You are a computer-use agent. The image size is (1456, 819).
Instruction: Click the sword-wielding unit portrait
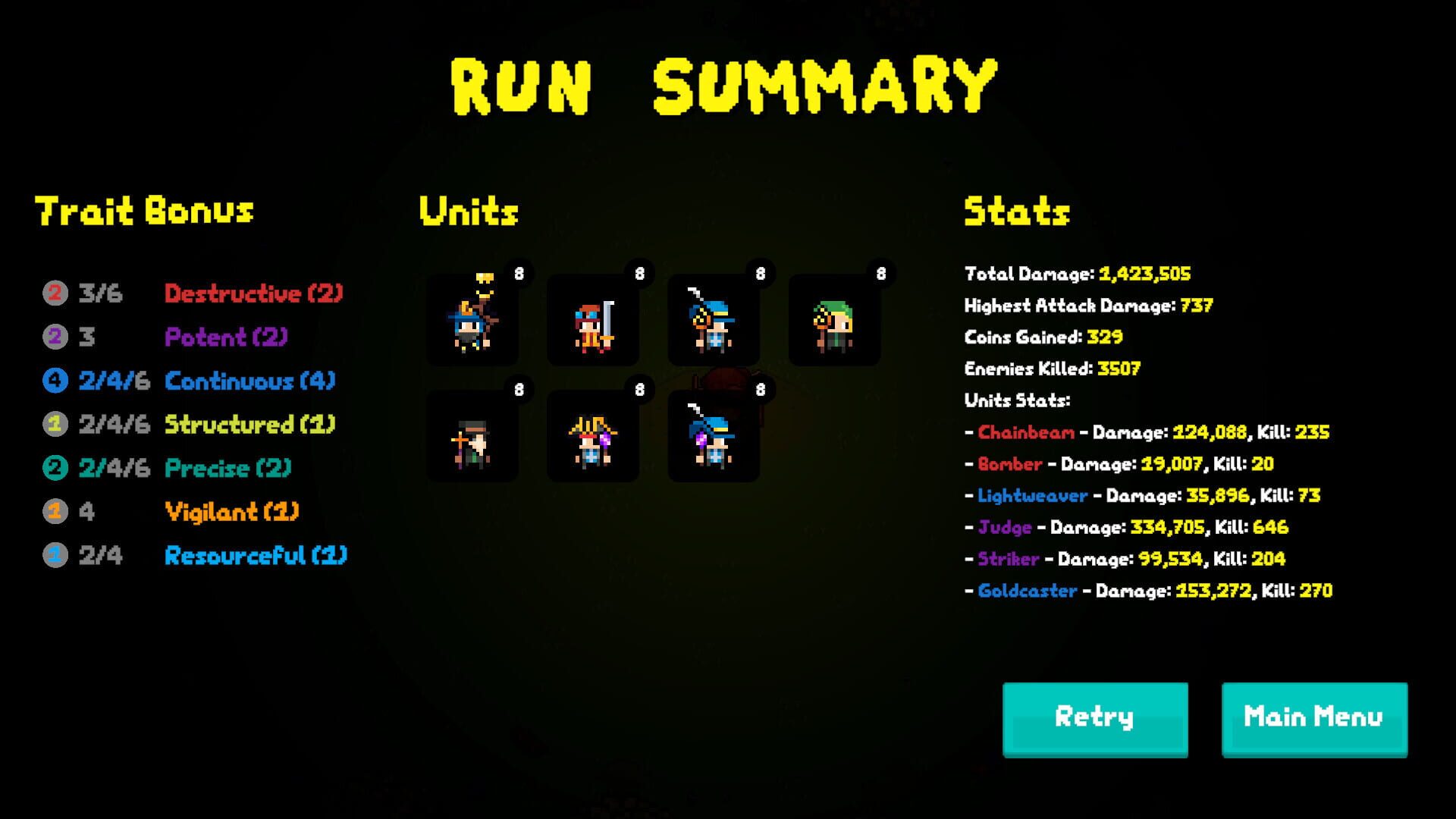point(593,318)
